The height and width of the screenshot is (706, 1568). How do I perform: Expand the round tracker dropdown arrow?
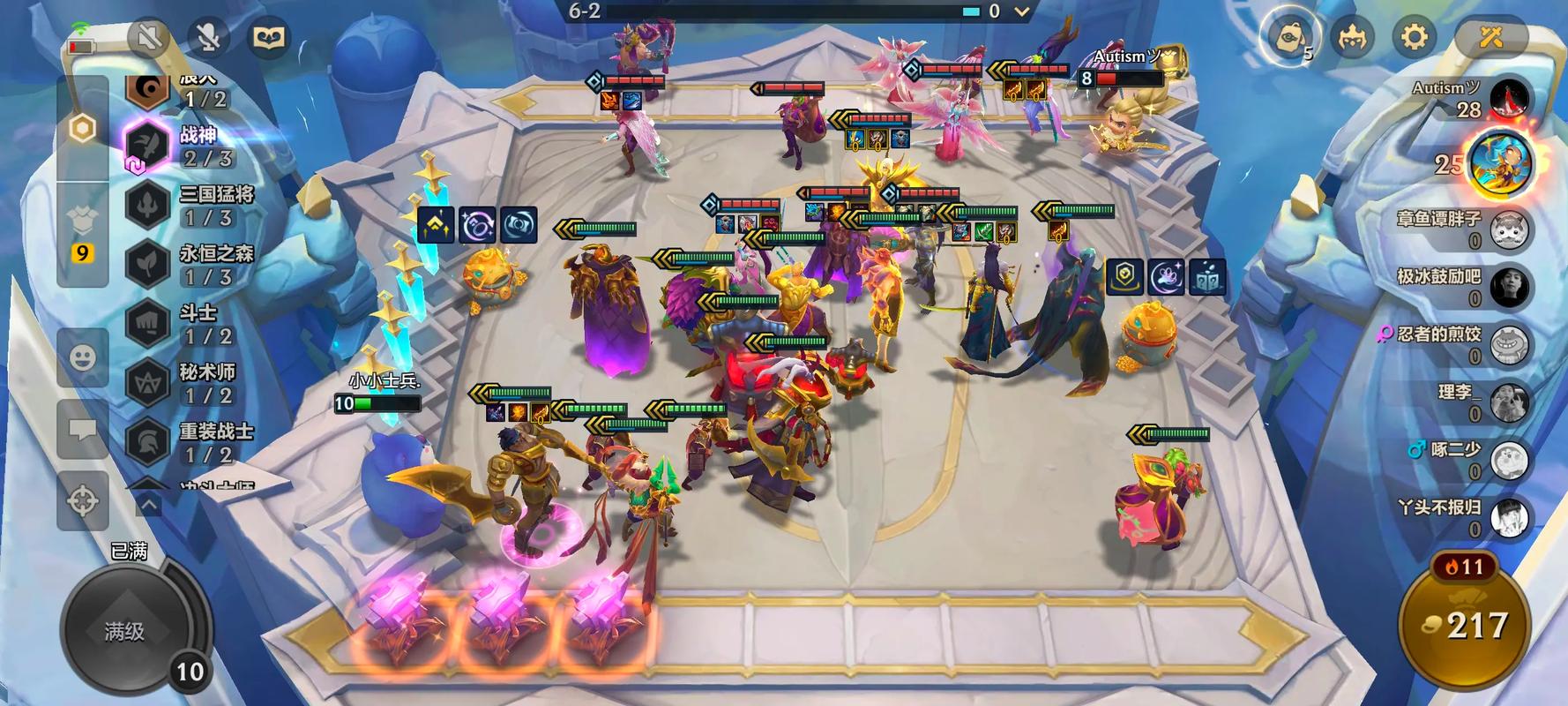click(1022, 11)
